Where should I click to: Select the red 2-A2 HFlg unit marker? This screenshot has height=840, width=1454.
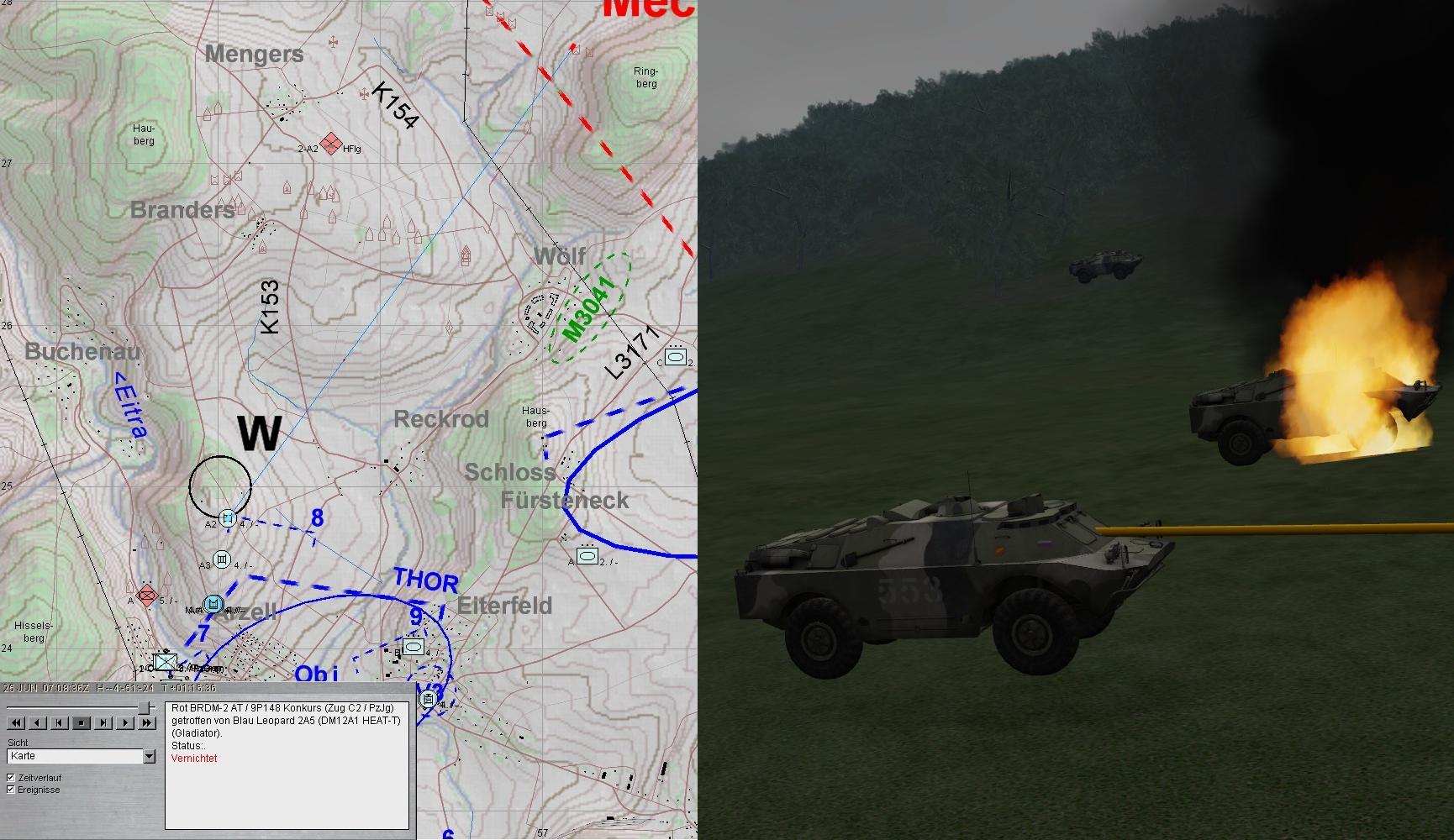[331, 144]
